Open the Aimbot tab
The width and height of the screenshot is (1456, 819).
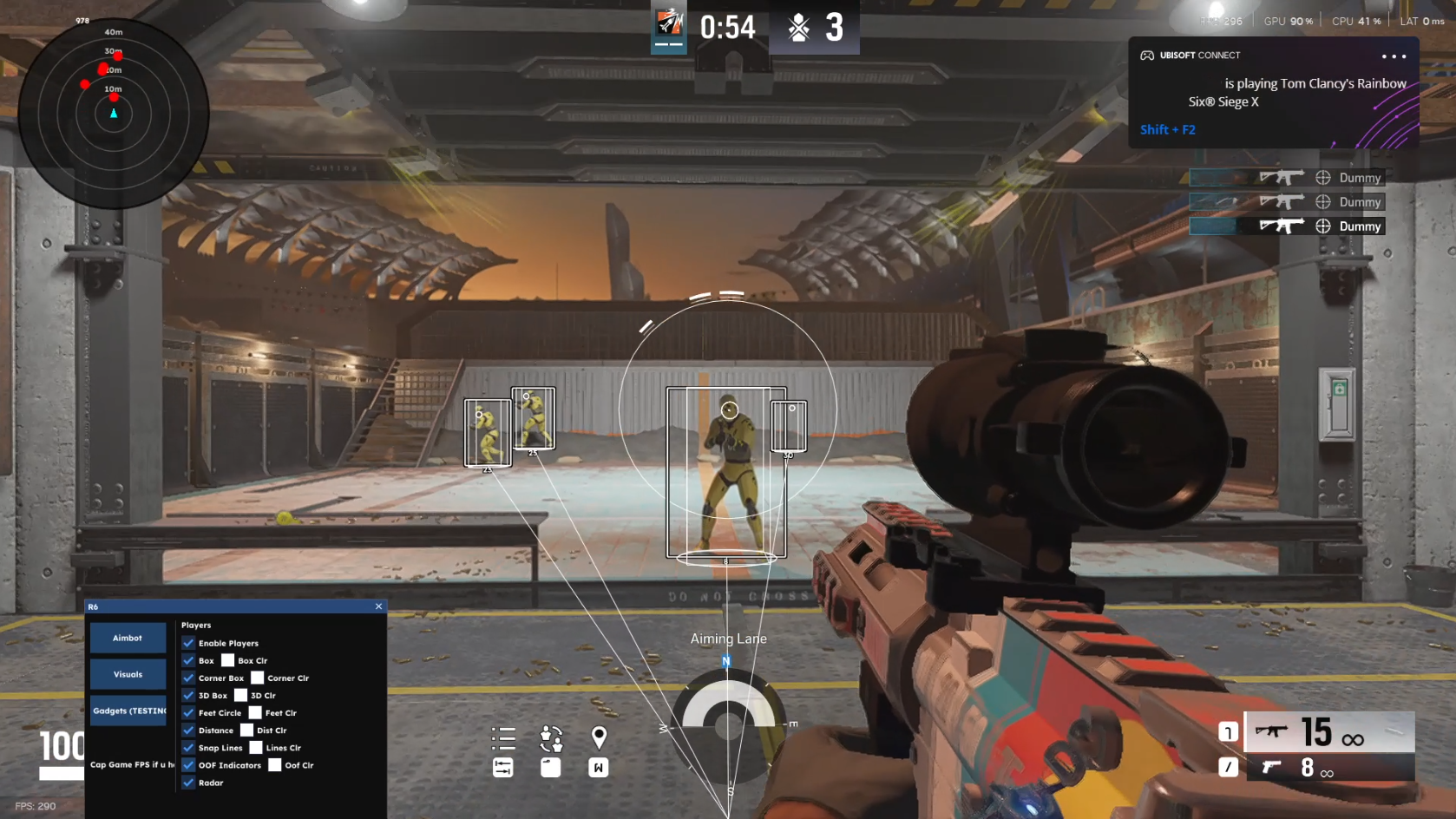[x=128, y=638]
